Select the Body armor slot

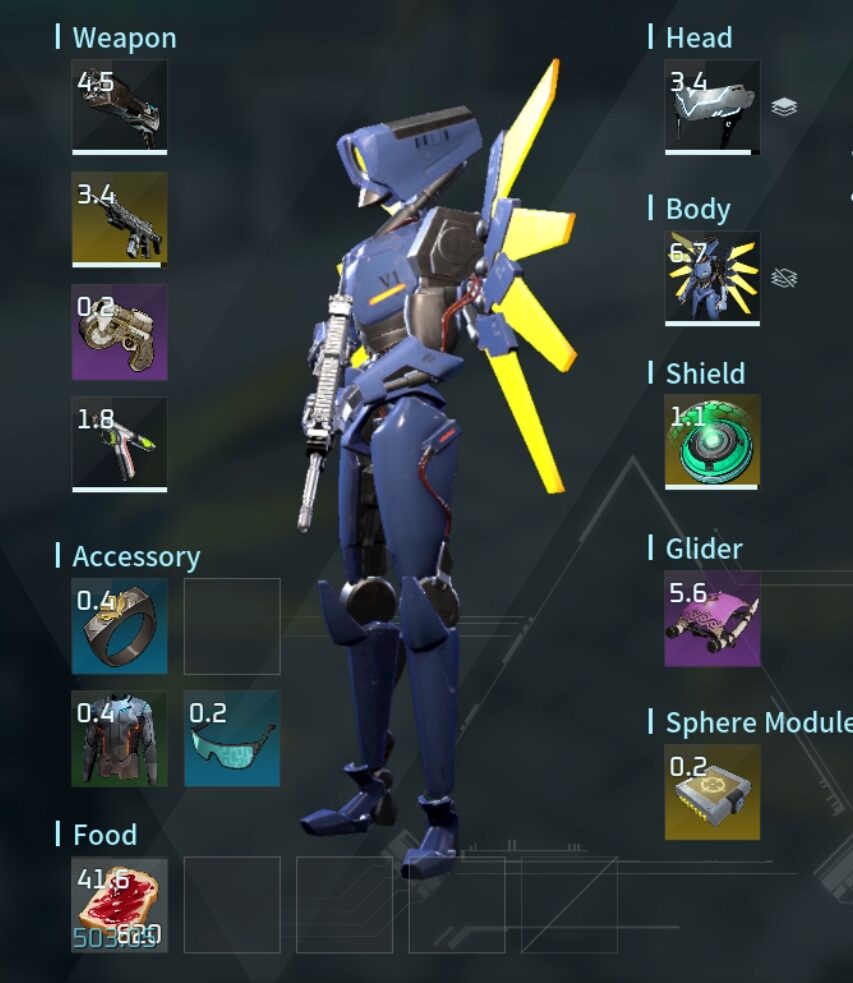712,278
